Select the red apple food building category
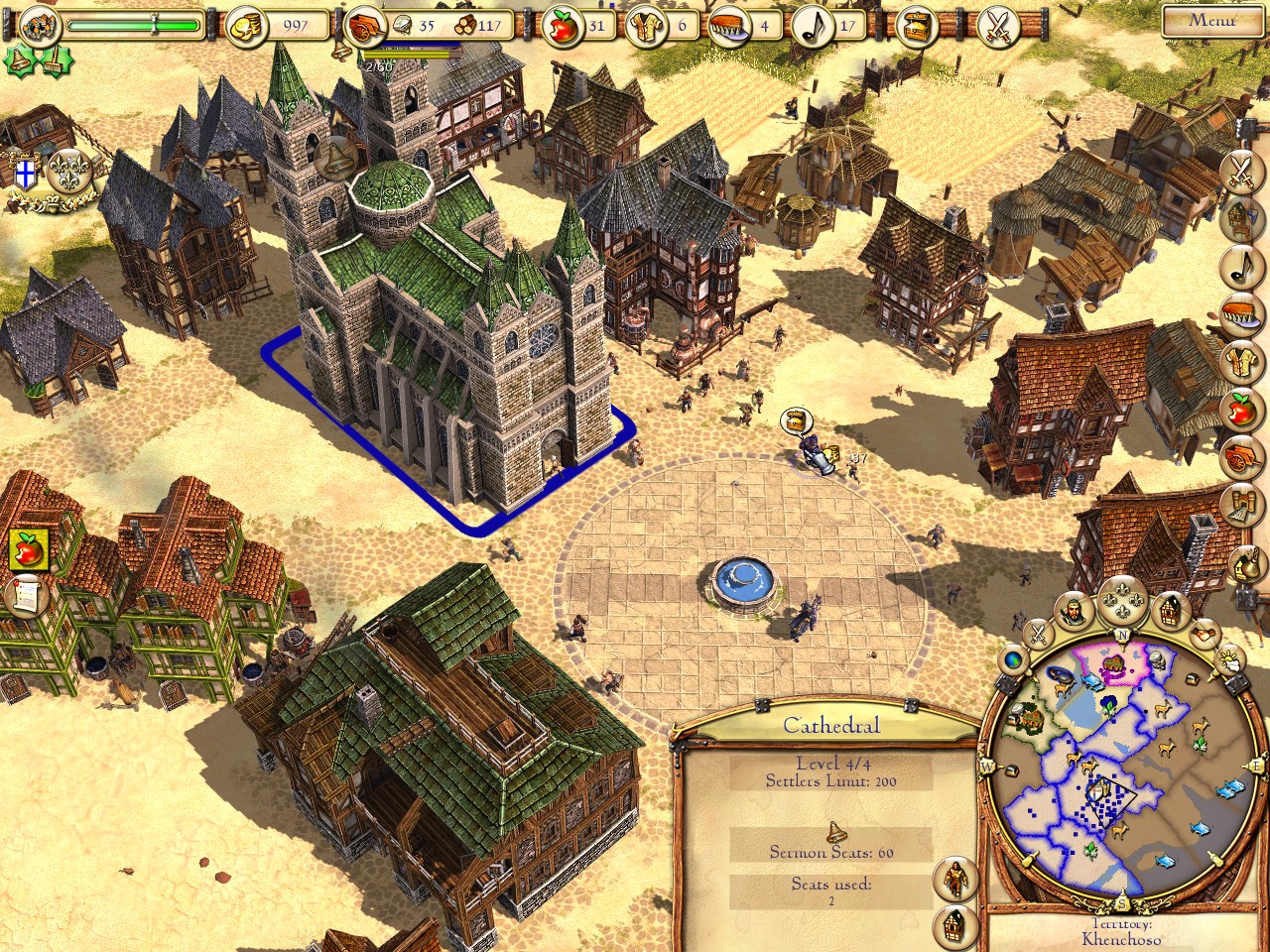 (1241, 409)
